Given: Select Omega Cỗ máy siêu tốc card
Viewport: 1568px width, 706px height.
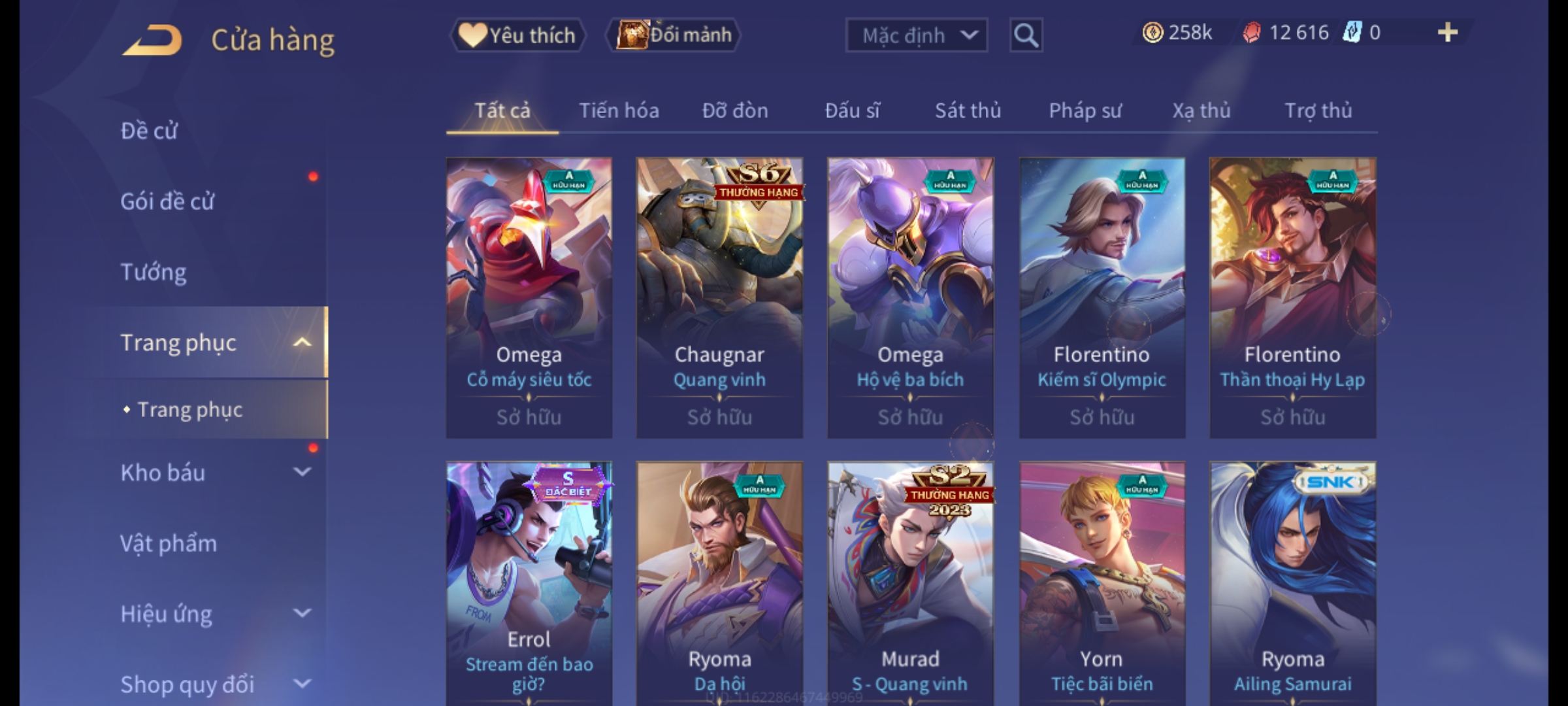Looking at the screenshot, I should point(529,297).
